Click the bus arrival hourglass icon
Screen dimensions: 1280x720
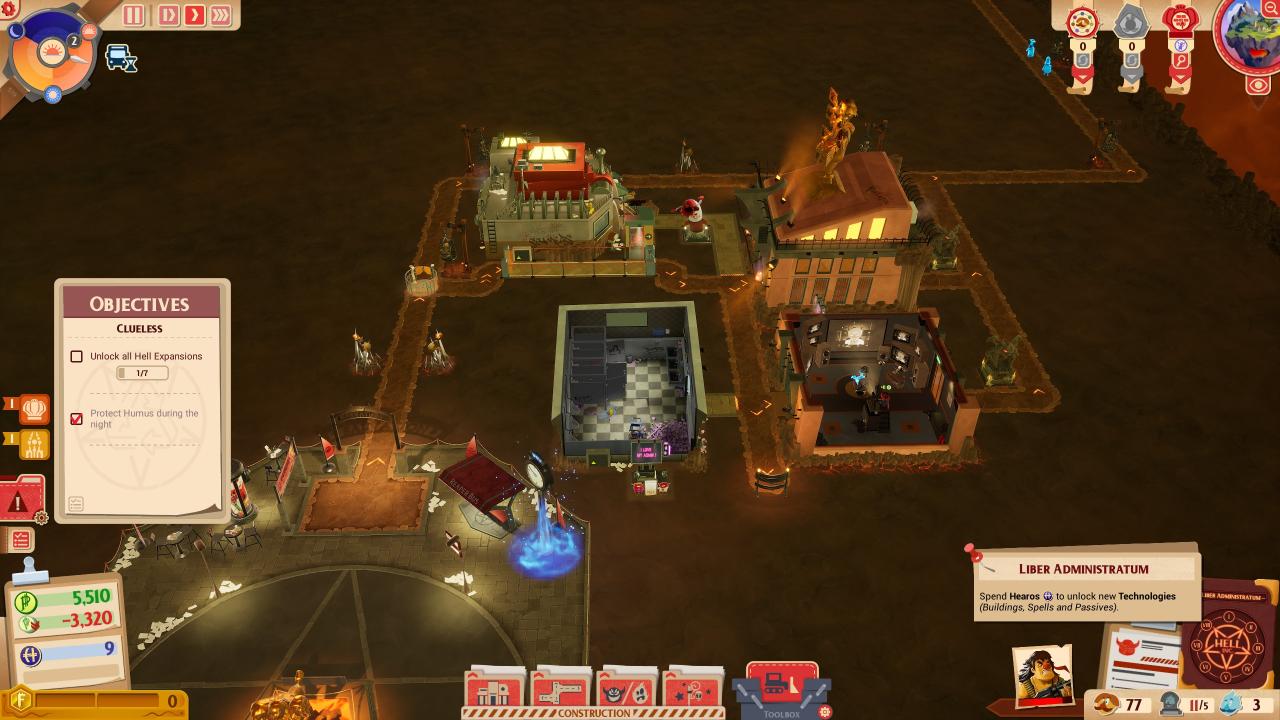(121, 58)
